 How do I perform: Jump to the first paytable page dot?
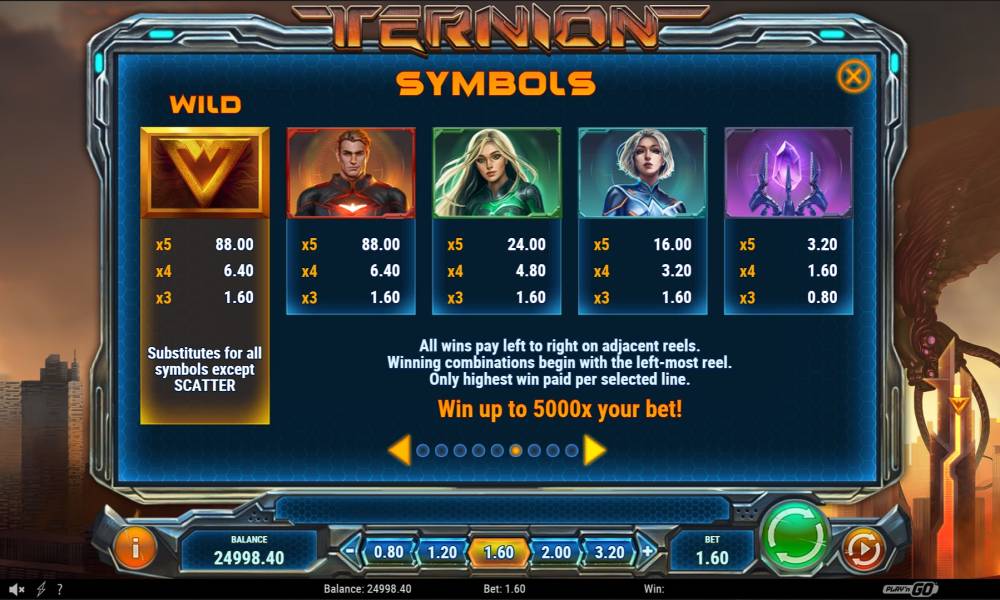click(x=422, y=451)
